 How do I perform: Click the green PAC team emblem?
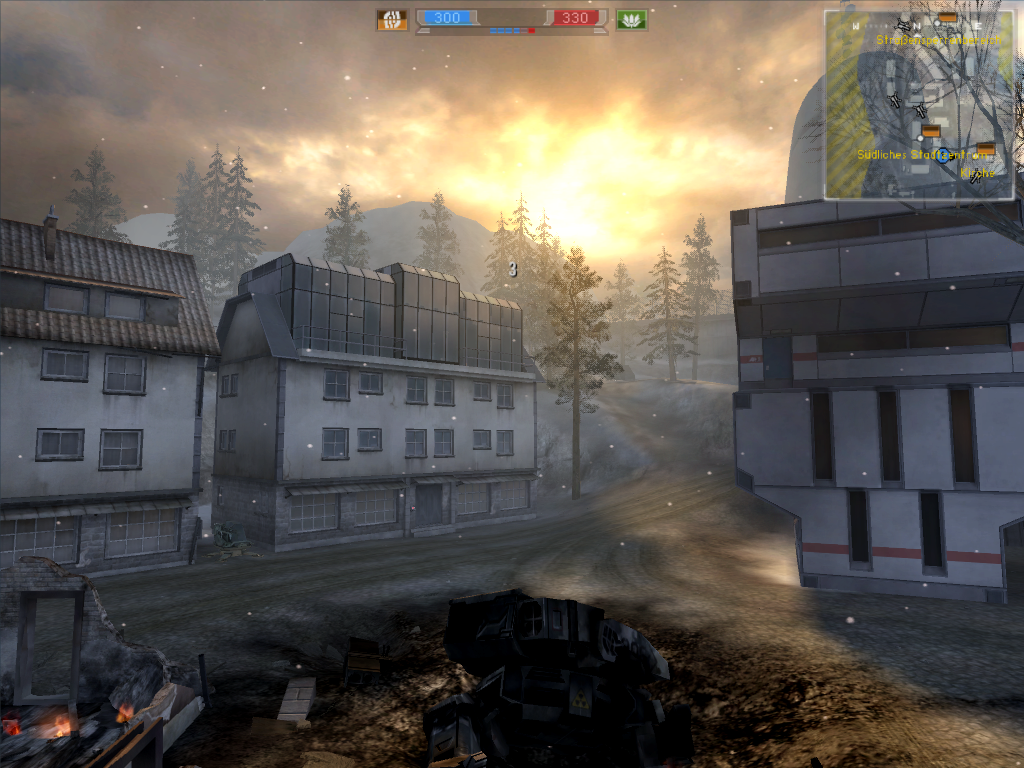pyautogui.click(x=631, y=19)
